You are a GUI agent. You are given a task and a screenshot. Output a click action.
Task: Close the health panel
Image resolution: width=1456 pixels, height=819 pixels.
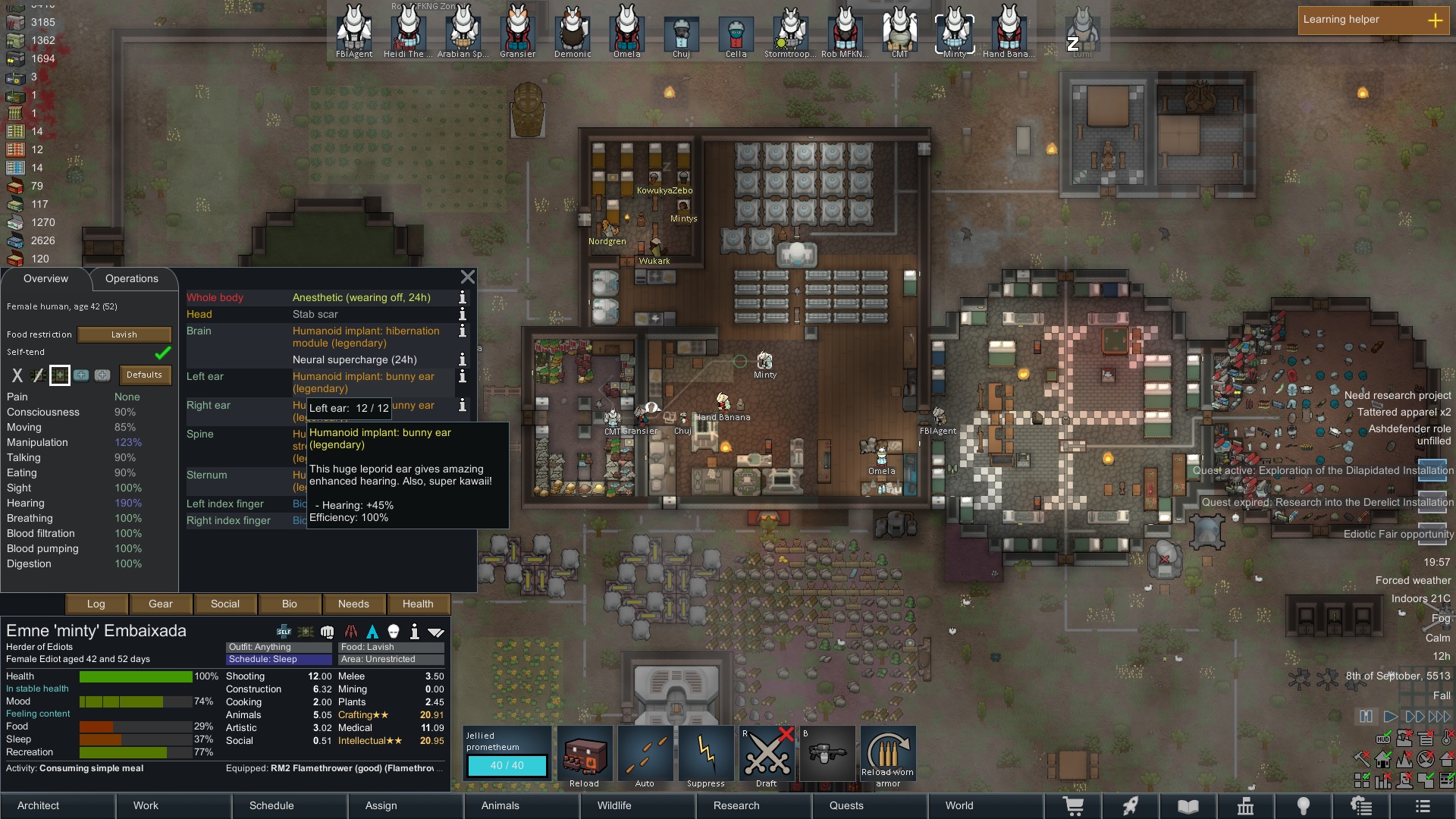point(468,278)
